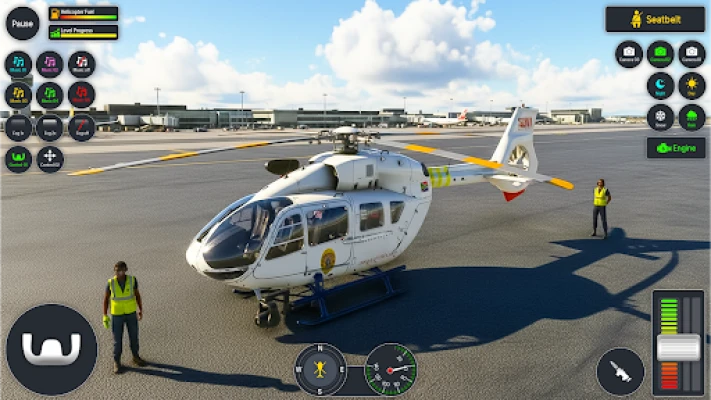Choose the Control 02 arrows scheme

[50, 159]
